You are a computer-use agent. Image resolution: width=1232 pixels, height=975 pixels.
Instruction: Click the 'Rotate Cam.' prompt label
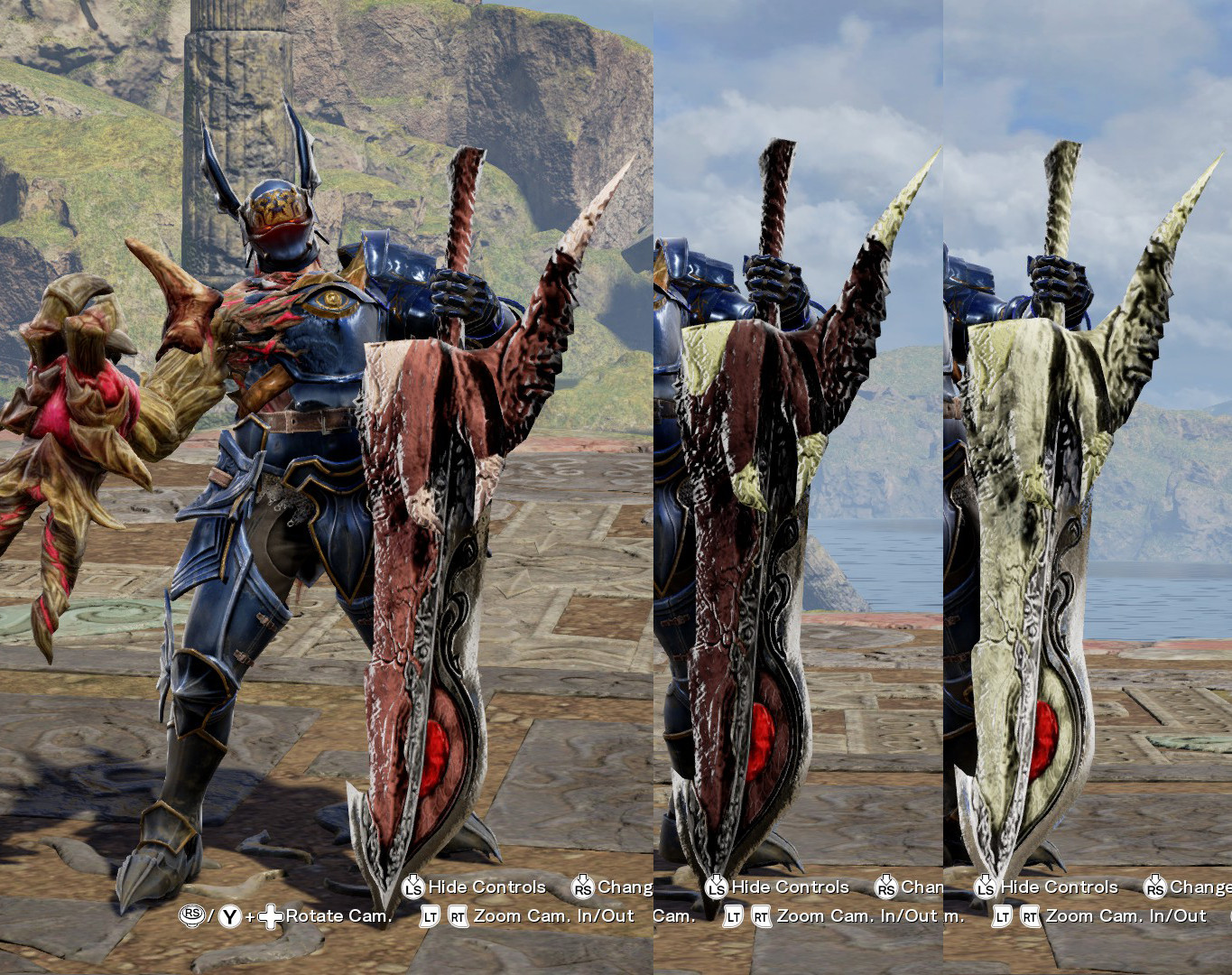pos(338,915)
